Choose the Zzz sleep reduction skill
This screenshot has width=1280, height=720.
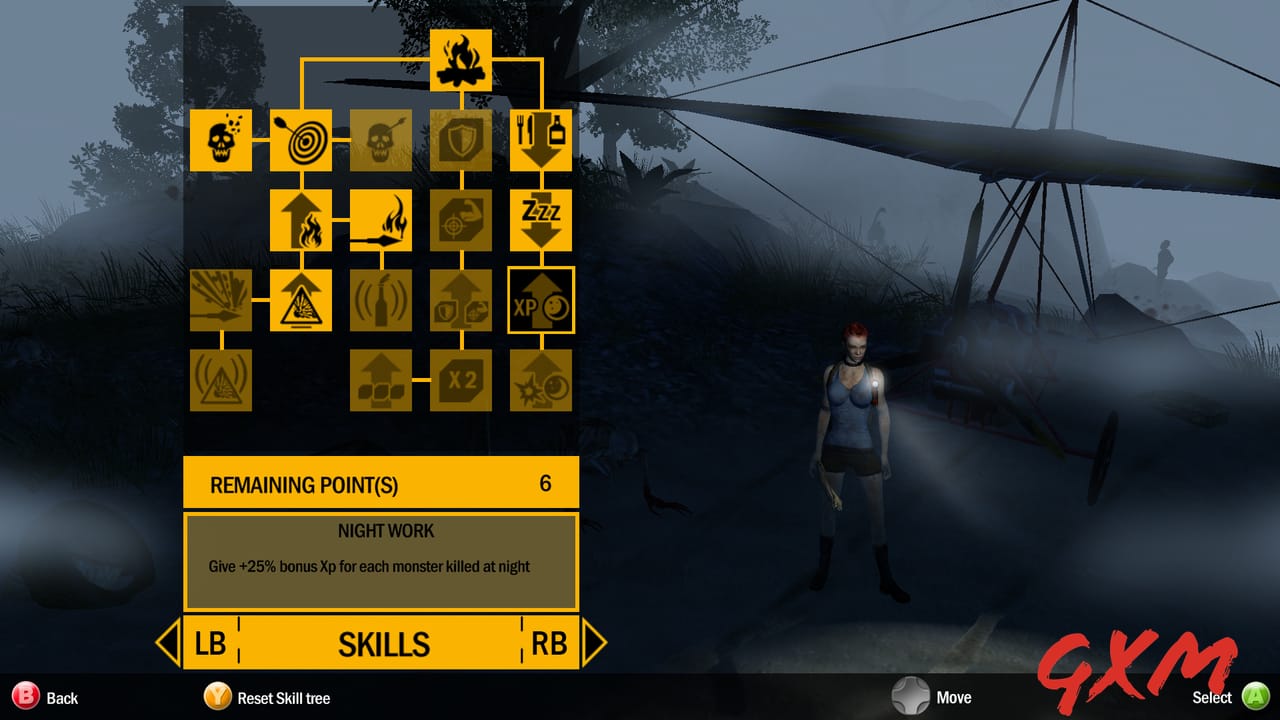(541, 219)
